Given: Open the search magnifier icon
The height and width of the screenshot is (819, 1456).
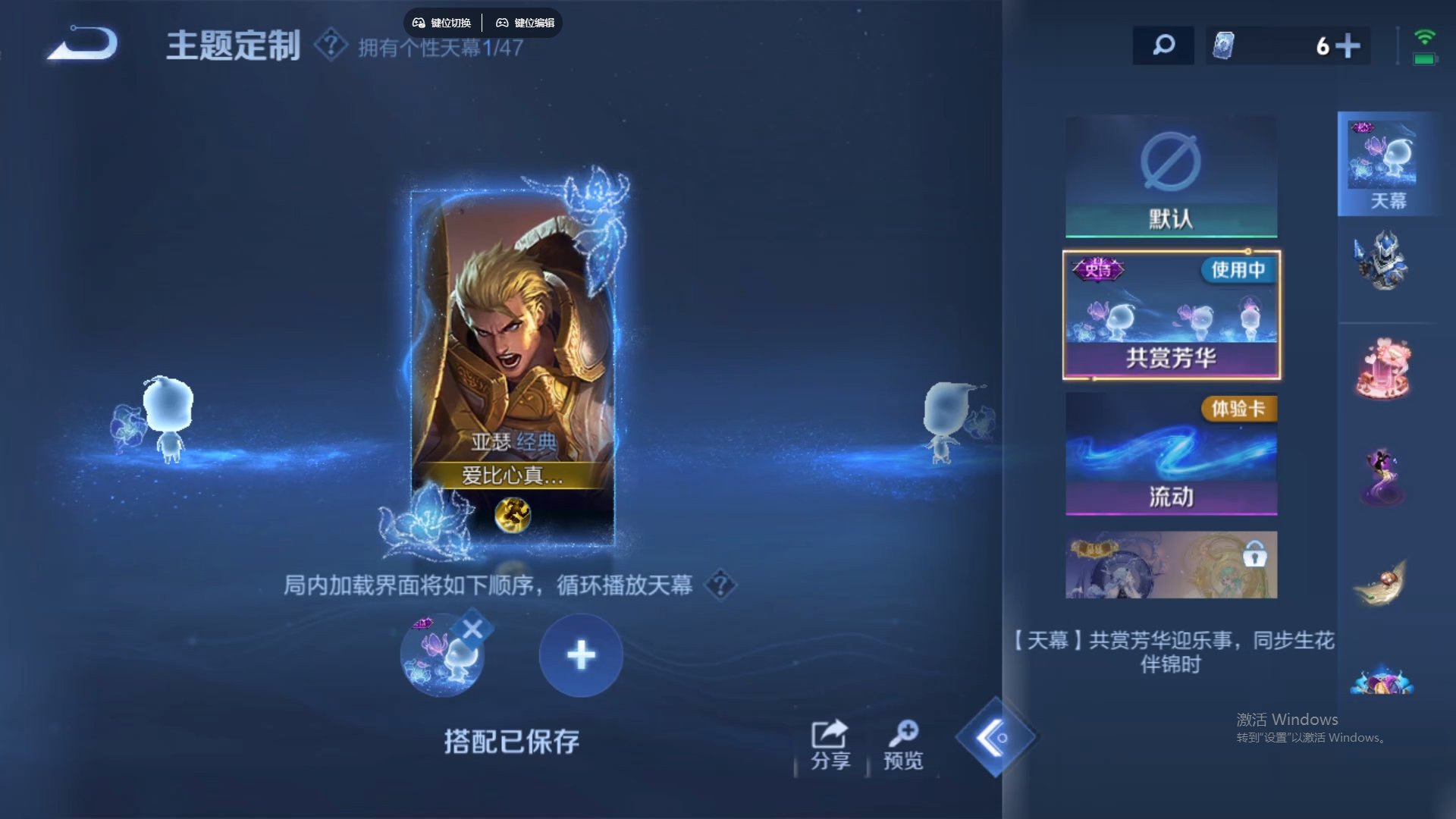Looking at the screenshot, I should 1163,45.
